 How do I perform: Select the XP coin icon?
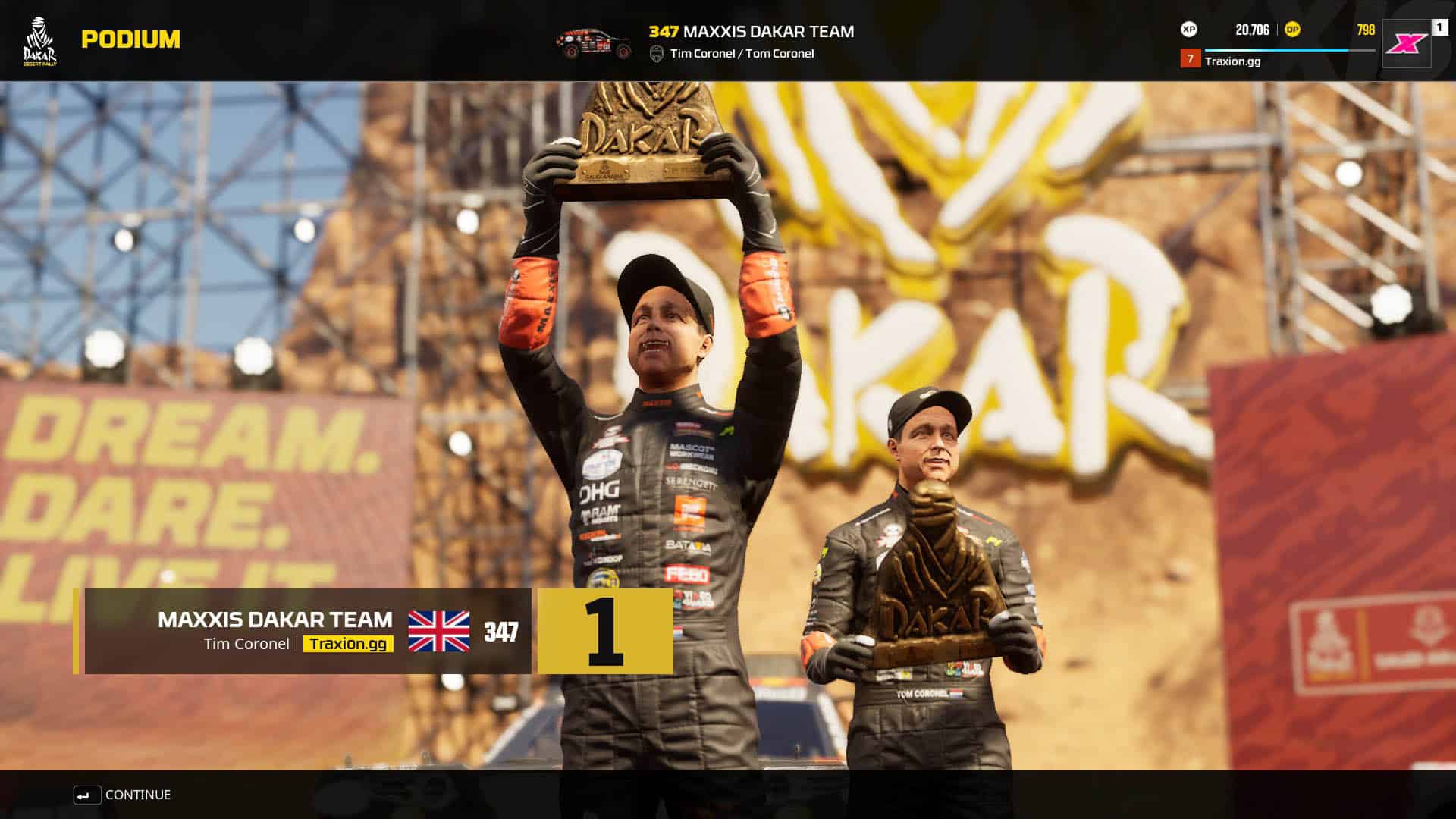tap(1190, 30)
